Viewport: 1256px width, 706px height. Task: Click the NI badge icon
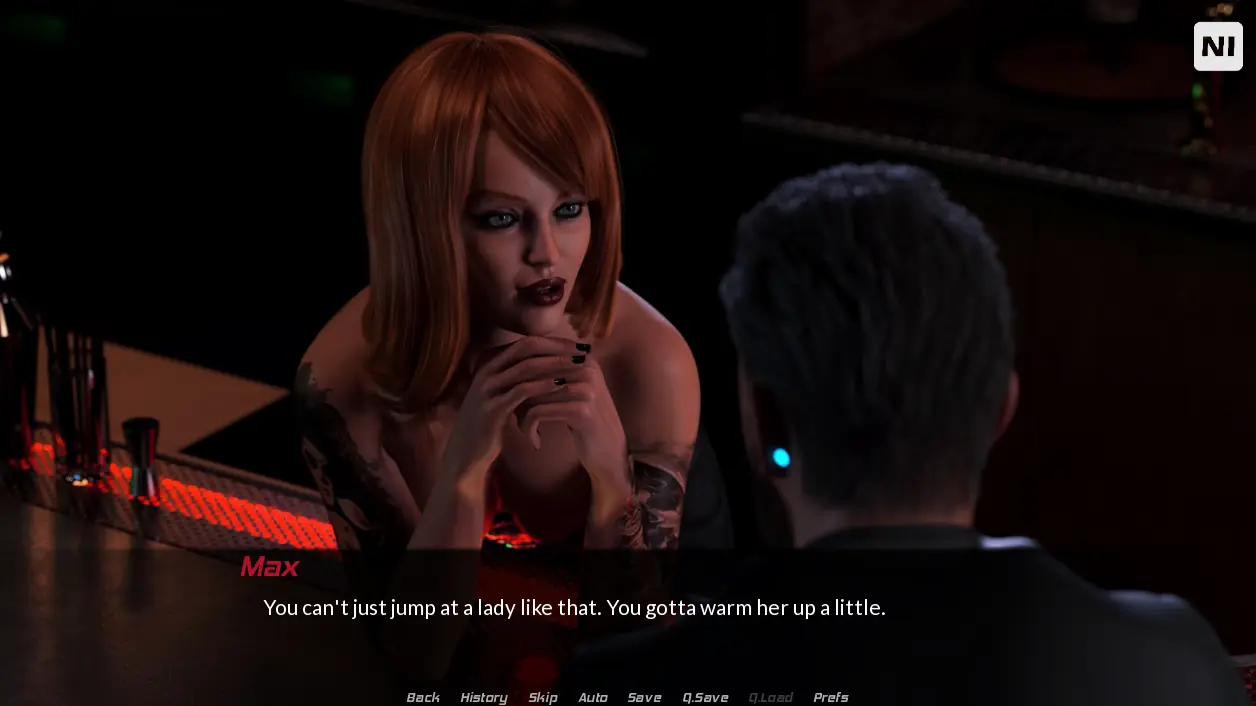[x=1217, y=46]
